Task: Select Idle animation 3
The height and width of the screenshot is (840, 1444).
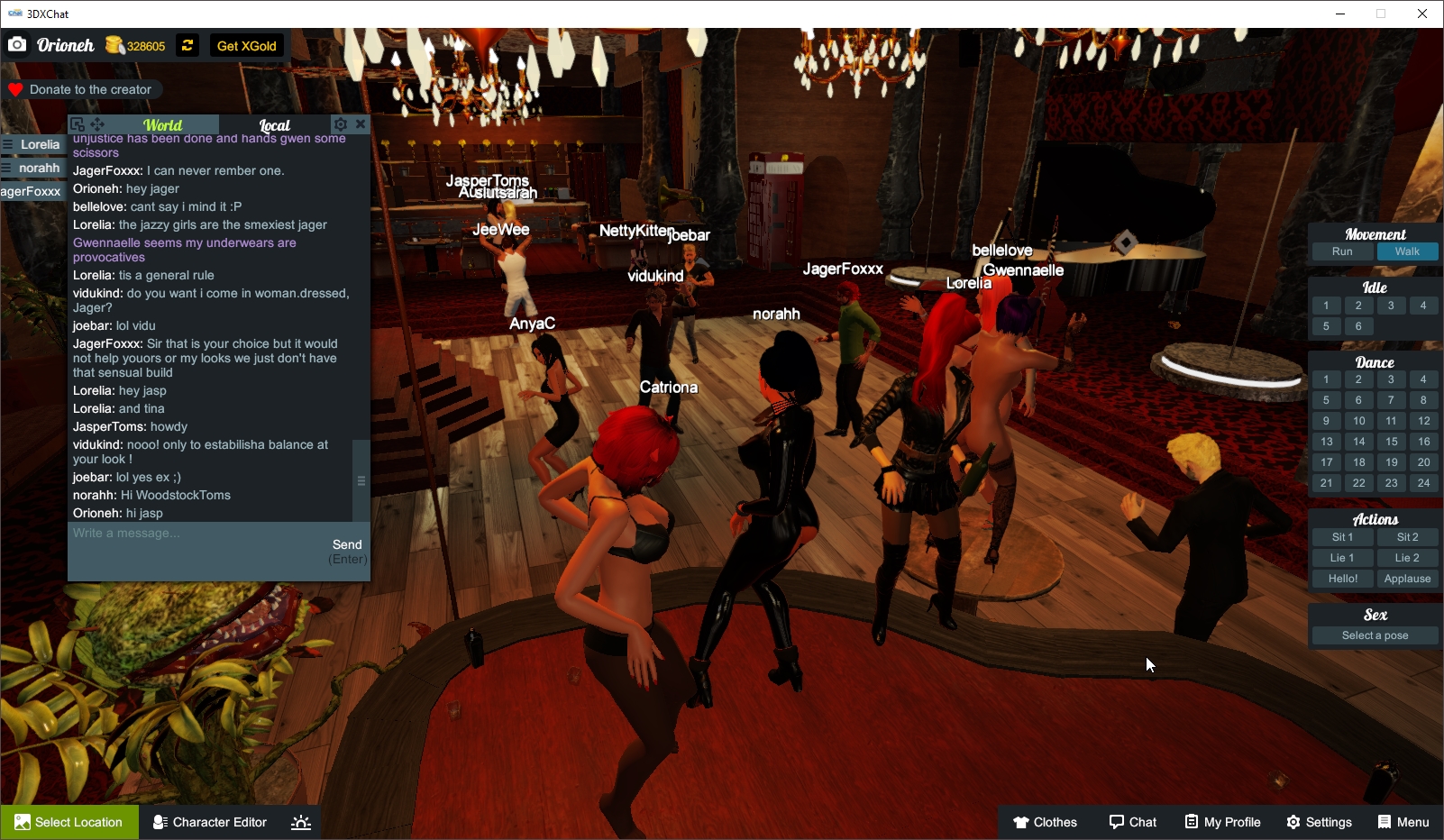Action: tap(1391, 305)
